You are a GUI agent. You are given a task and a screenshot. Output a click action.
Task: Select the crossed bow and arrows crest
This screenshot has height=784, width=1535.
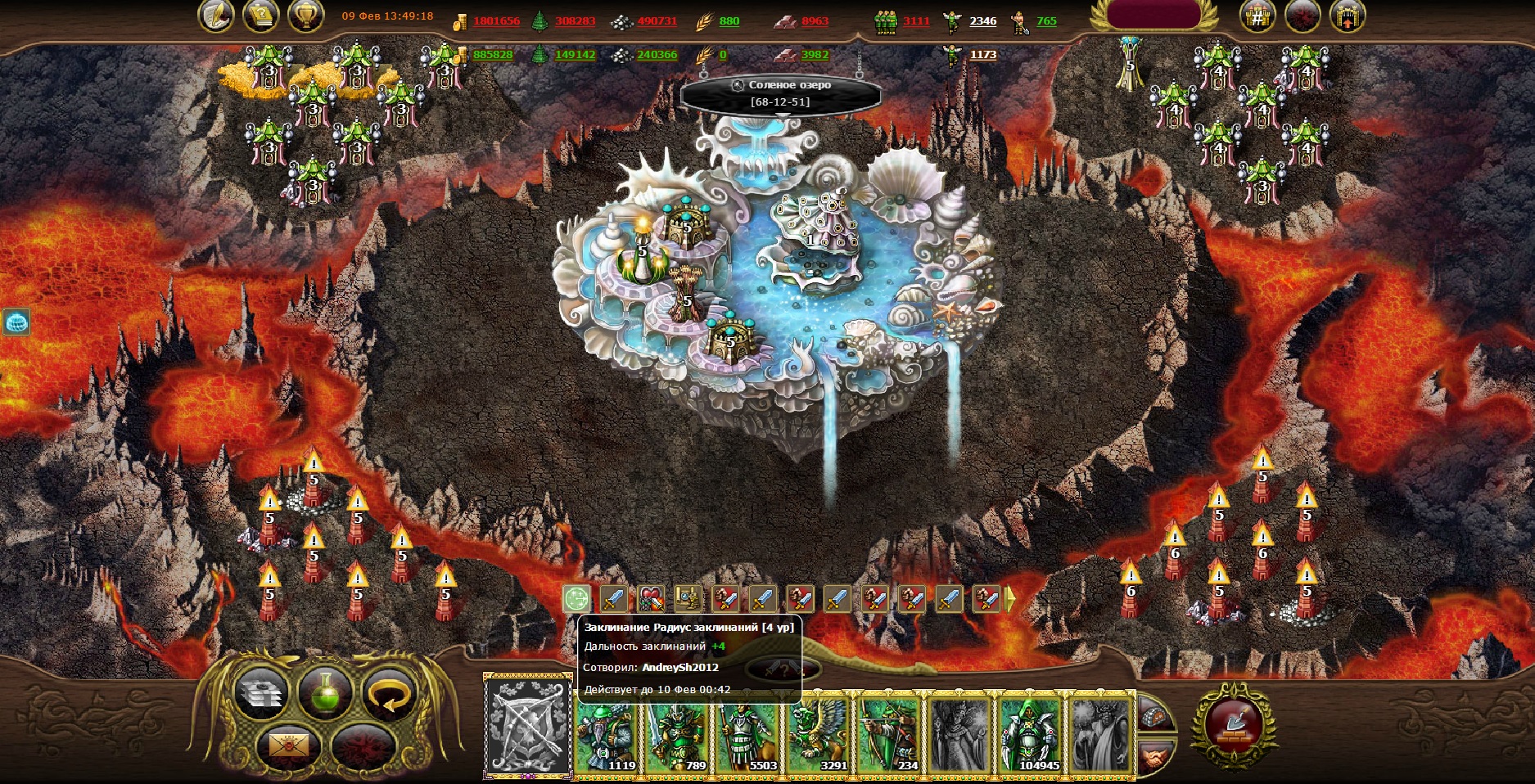pos(528,725)
